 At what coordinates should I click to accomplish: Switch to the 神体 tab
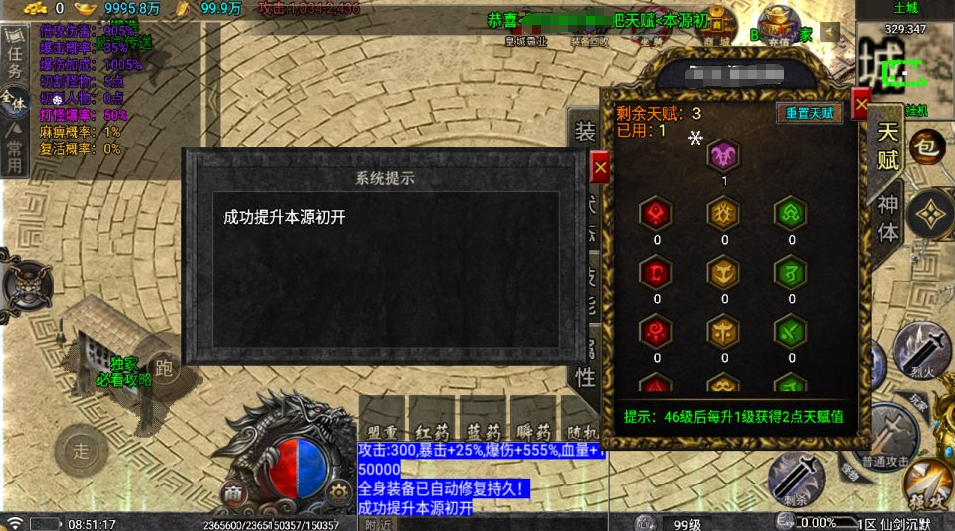coord(888,218)
